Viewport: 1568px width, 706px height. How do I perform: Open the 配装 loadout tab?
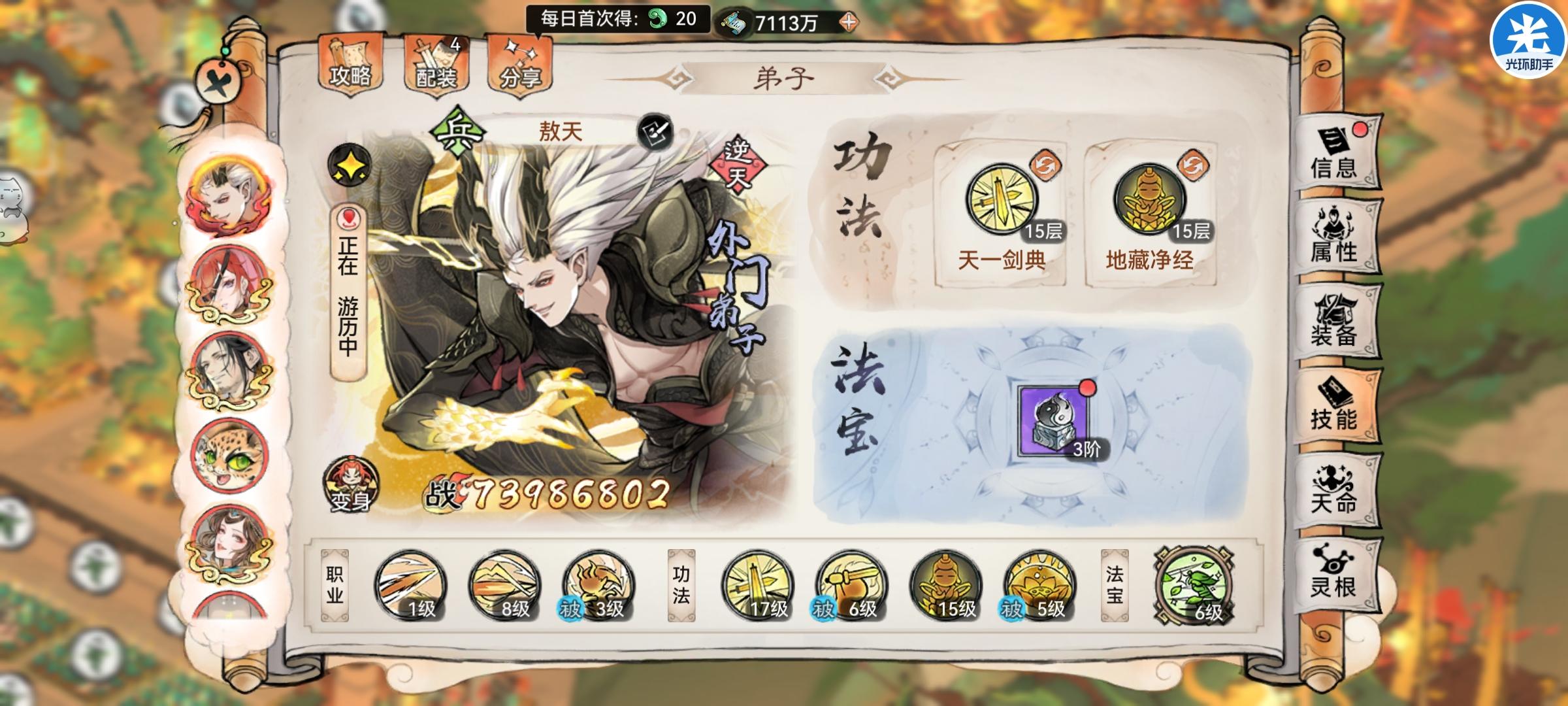[x=435, y=65]
